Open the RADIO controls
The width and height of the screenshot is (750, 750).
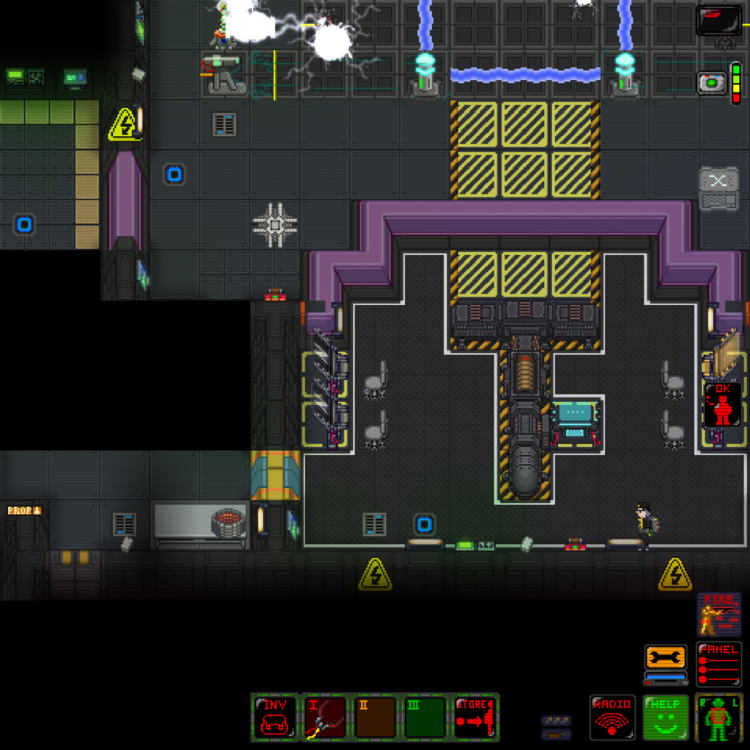click(x=613, y=717)
